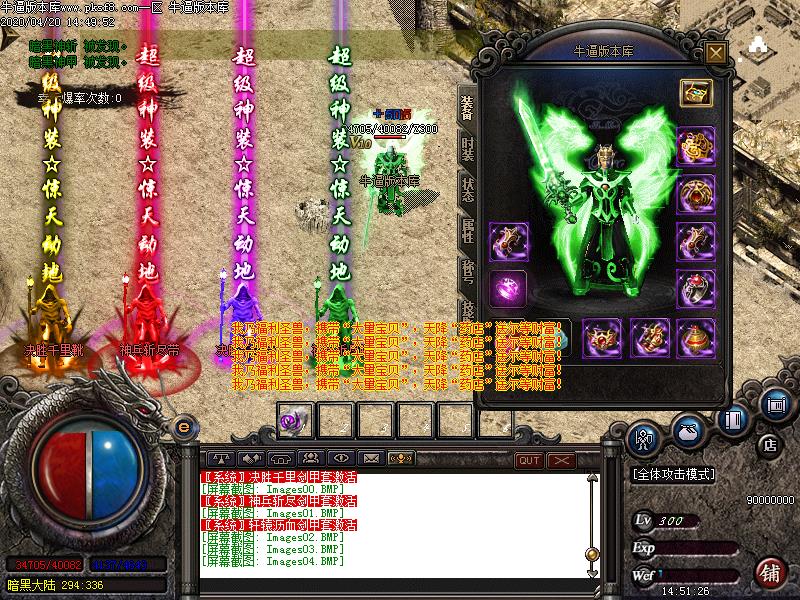The height and width of the screenshot is (600, 800).
Task: Click the round orange 'e' button
Action: pyautogui.click(x=183, y=426)
